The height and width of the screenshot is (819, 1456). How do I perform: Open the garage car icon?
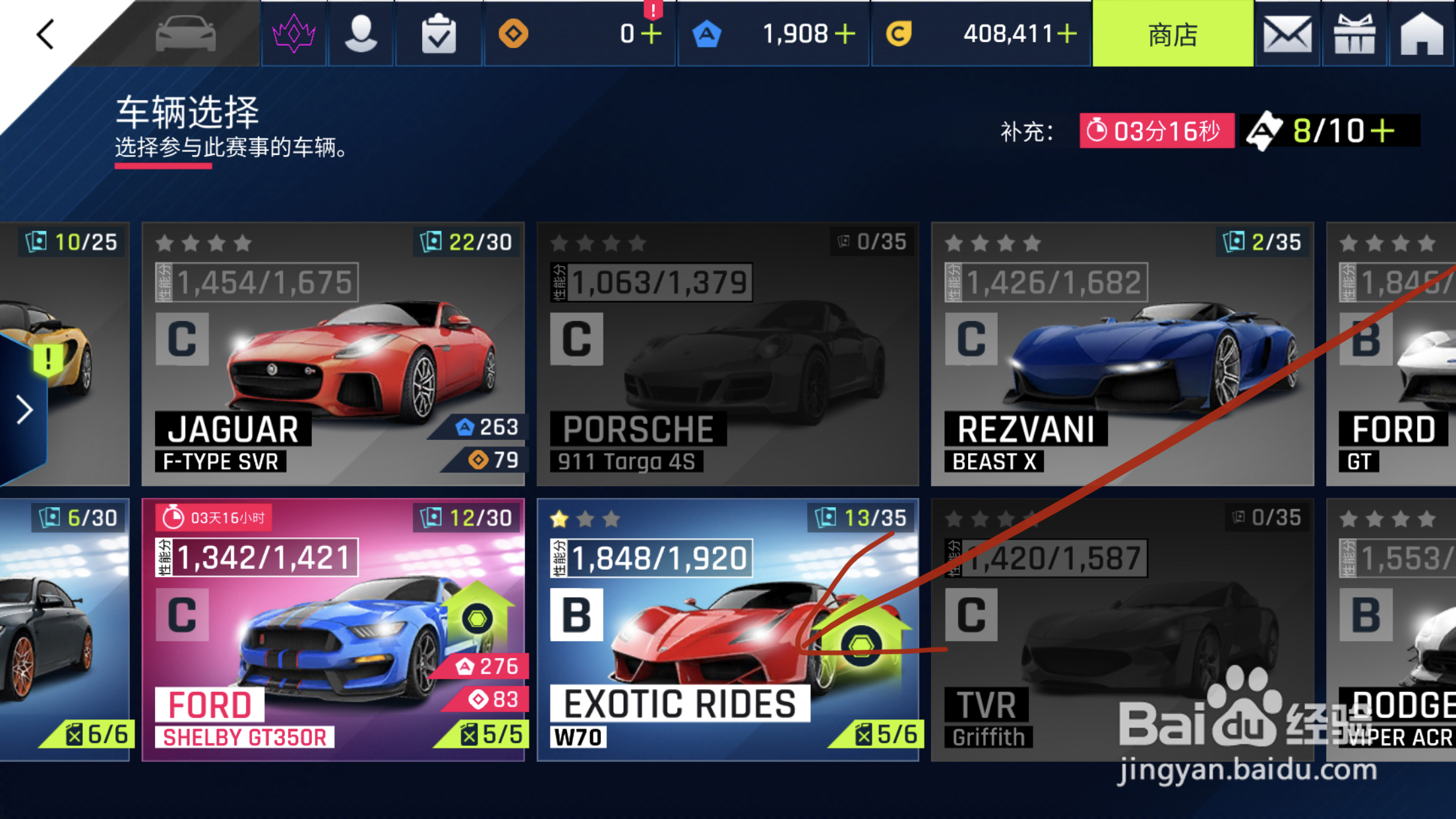click(x=185, y=33)
